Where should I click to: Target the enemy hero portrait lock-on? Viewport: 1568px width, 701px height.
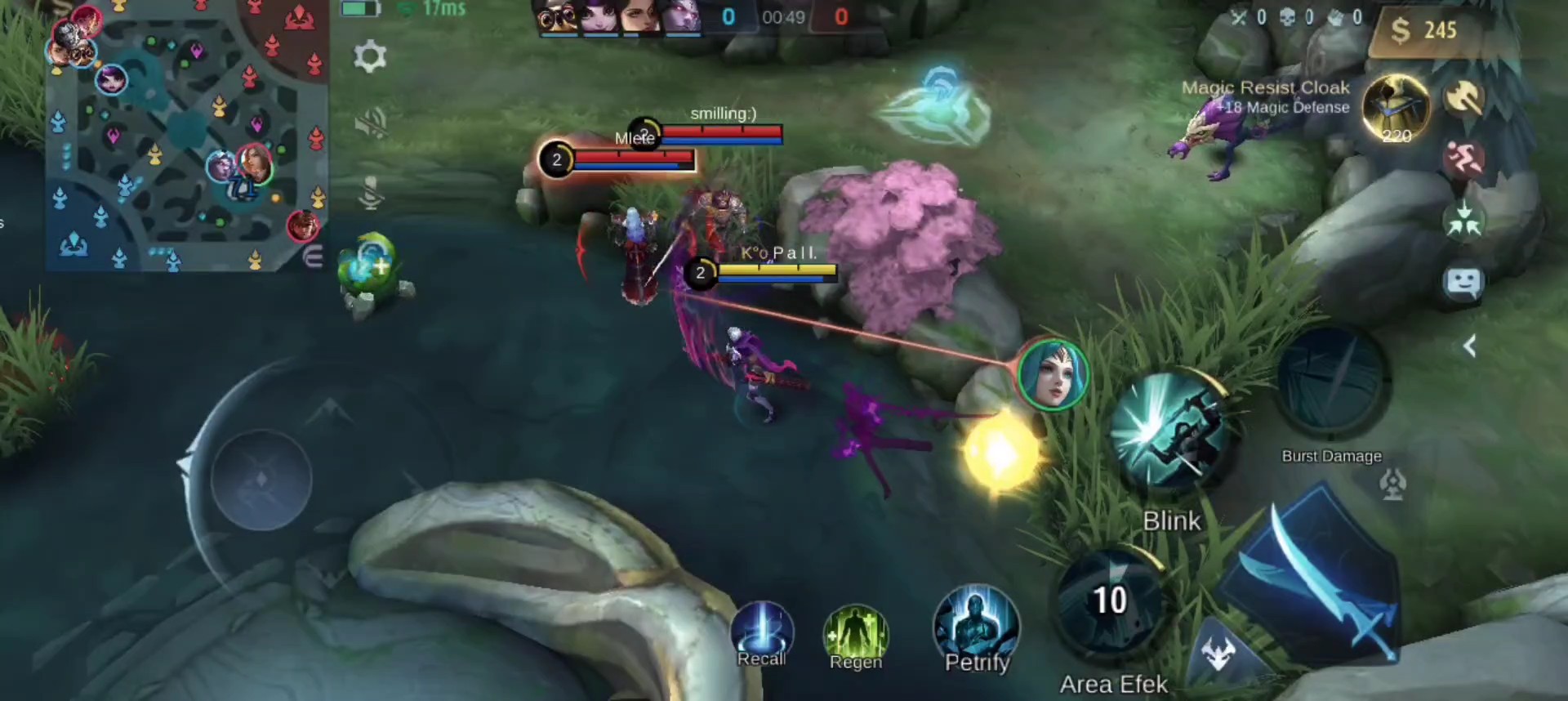[x=1053, y=375]
